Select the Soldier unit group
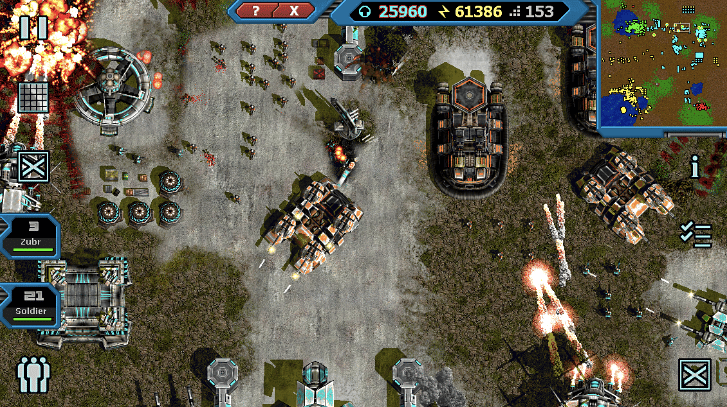The image size is (727, 407). point(30,304)
